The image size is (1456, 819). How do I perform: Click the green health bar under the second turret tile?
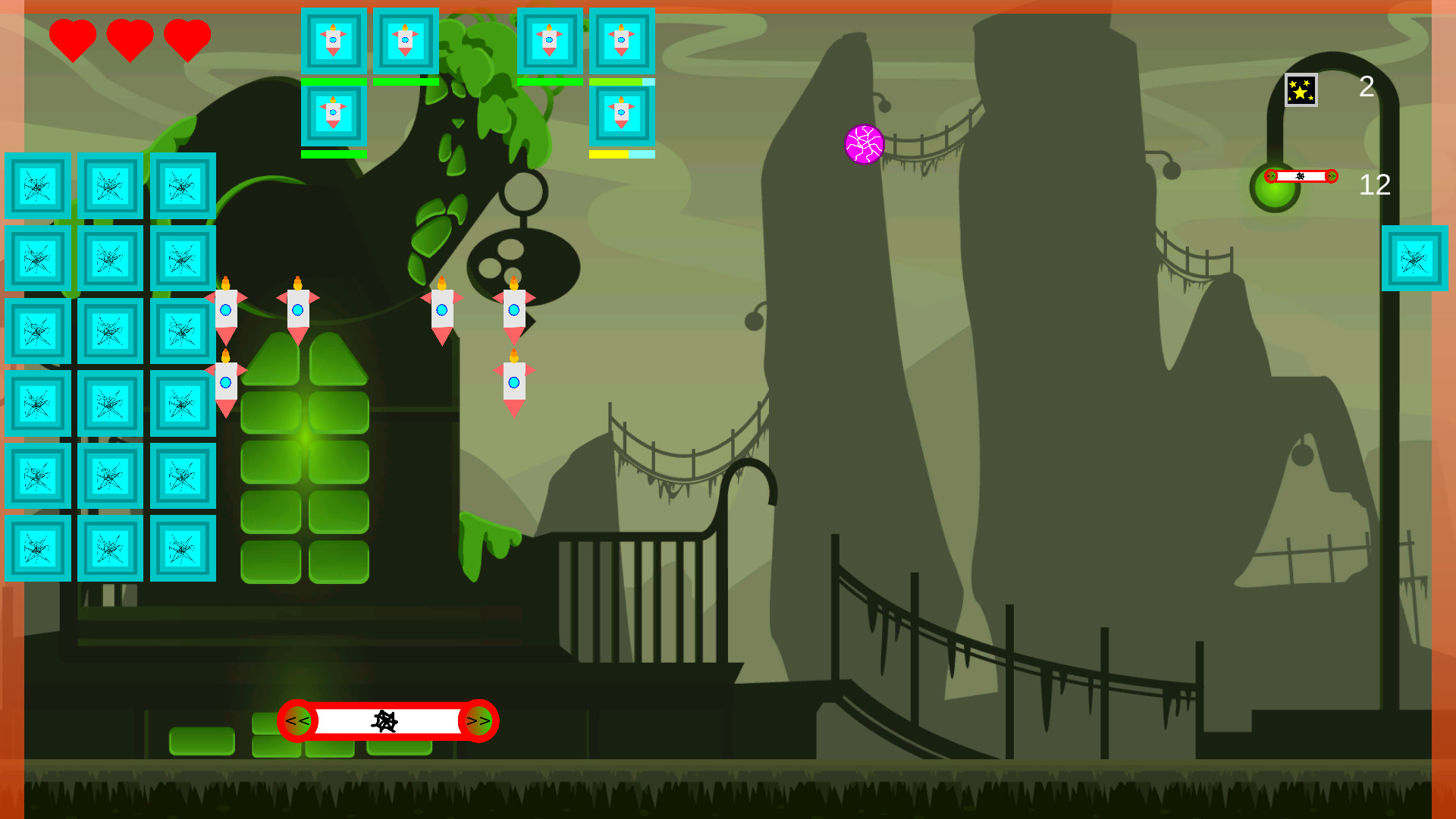click(x=404, y=80)
